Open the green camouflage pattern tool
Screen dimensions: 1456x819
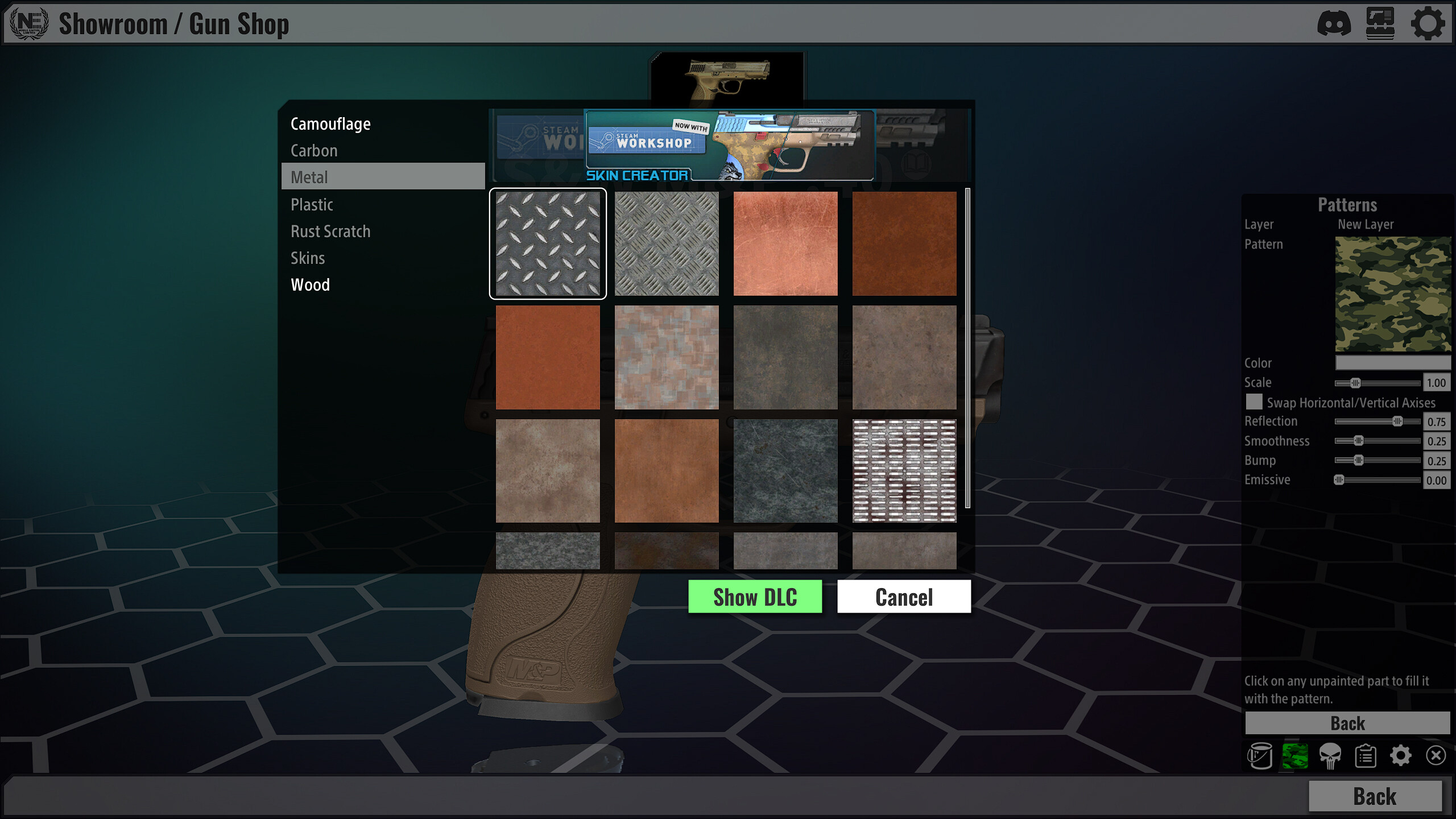[1296, 756]
